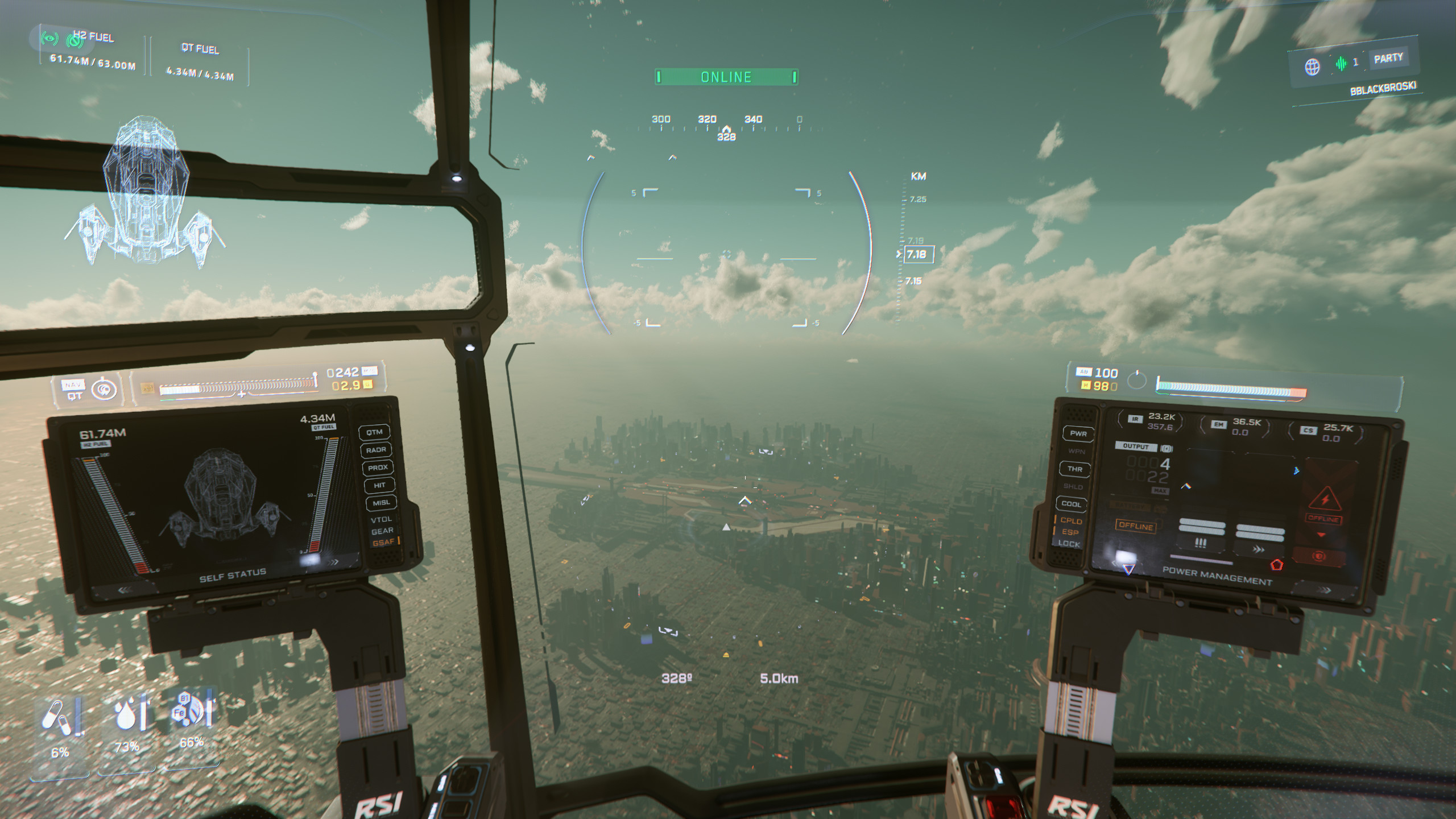
Task: Cycle Self Status display to next page
Action: click(334, 562)
